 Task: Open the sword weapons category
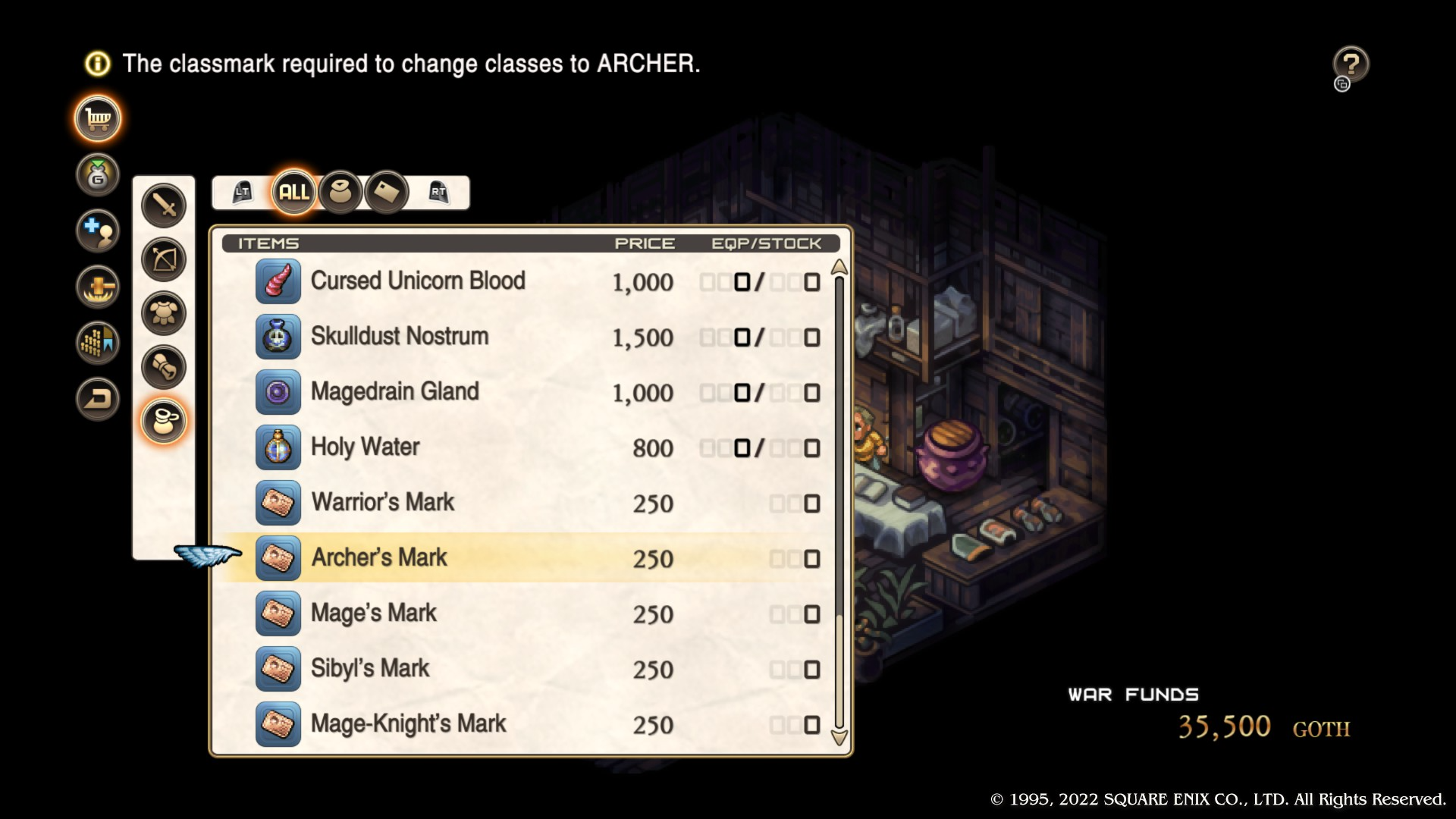tap(164, 205)
